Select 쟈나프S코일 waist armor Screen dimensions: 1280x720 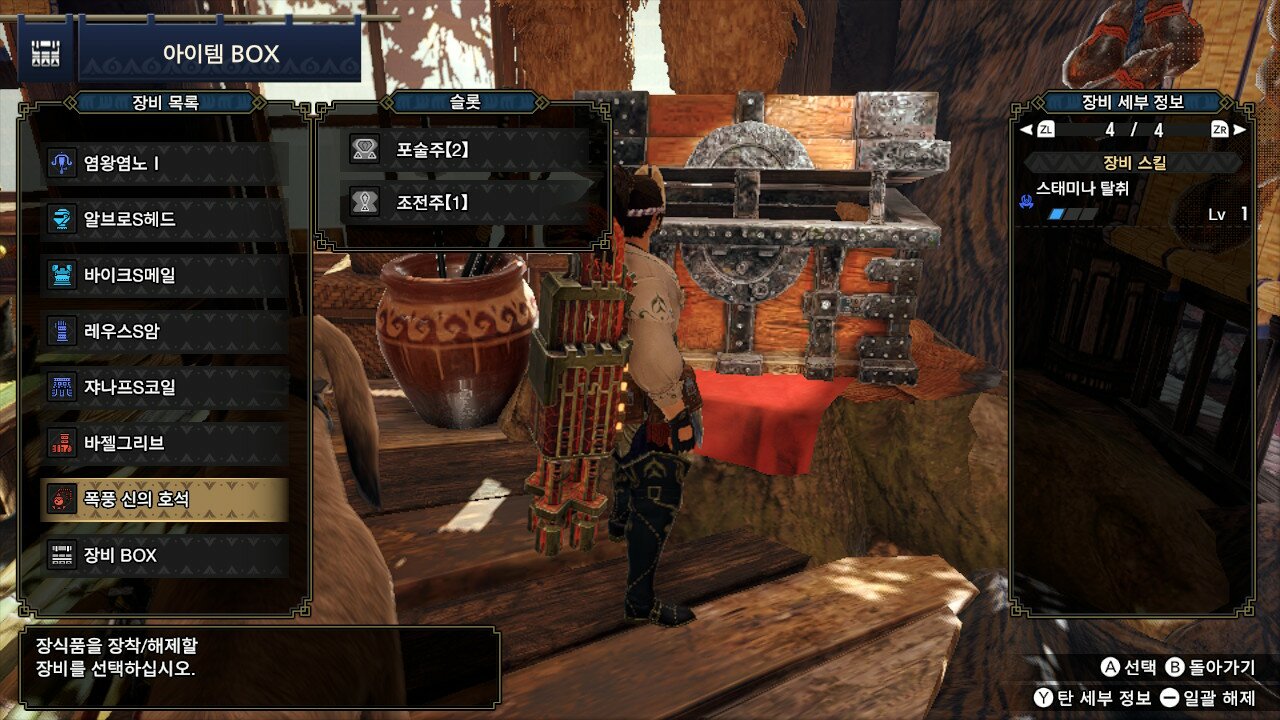165,387
